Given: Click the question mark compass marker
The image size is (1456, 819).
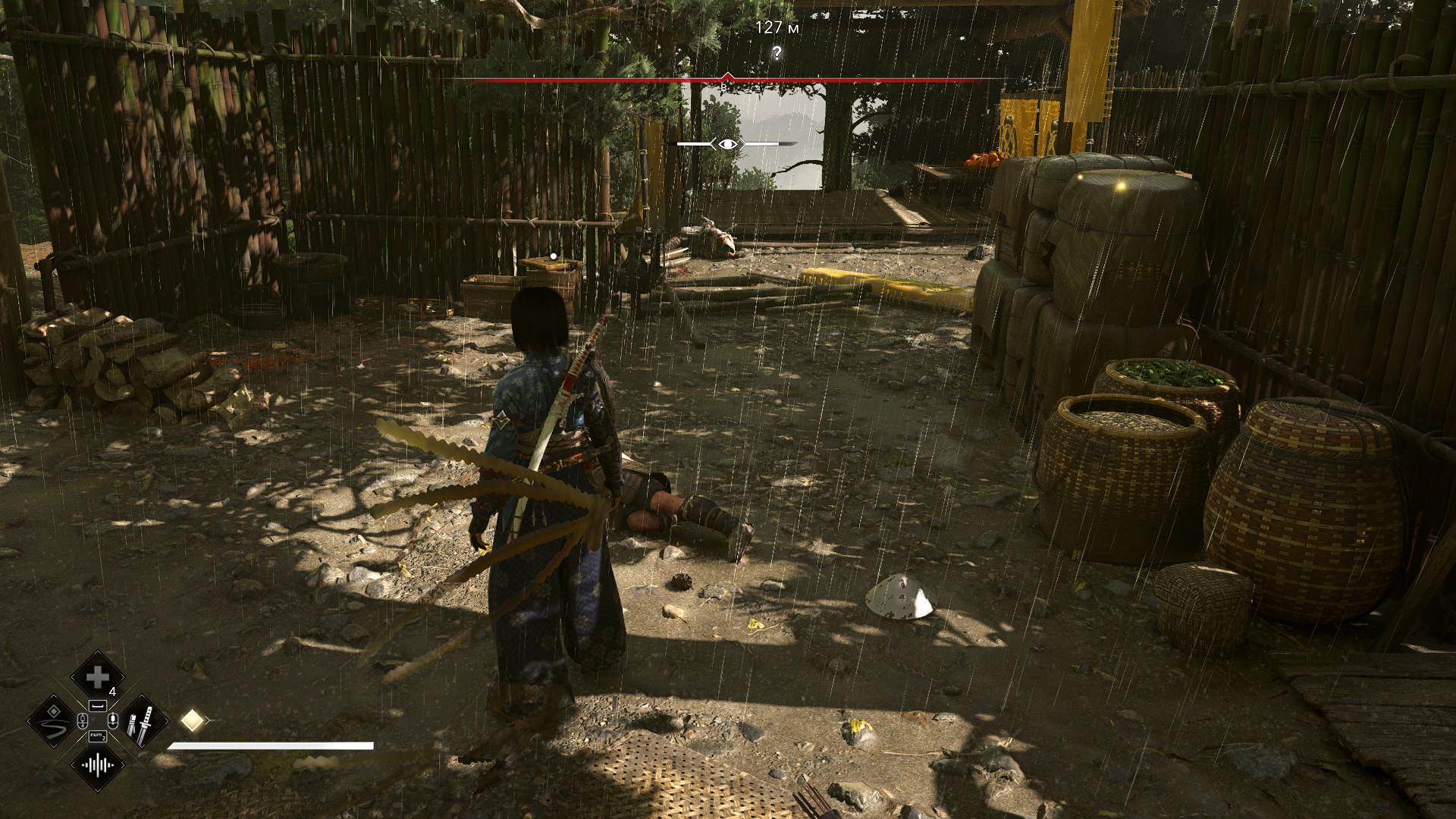Looking at the screenshot, I should [x=777, y=53].
